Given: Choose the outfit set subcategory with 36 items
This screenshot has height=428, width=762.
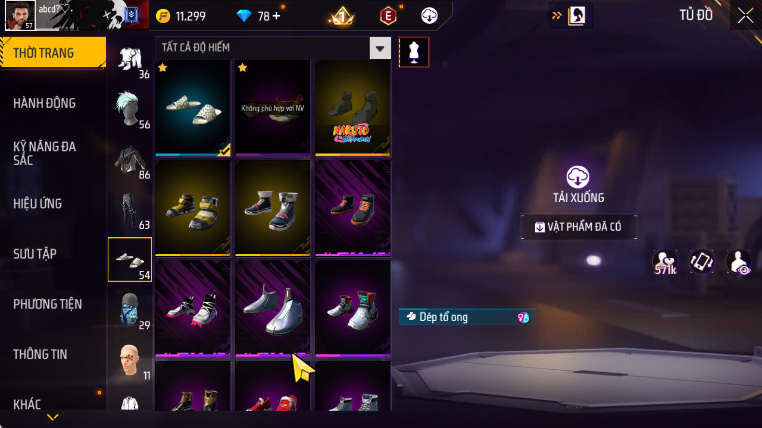Looking at the screenshot, I should (x=130, y=61).
